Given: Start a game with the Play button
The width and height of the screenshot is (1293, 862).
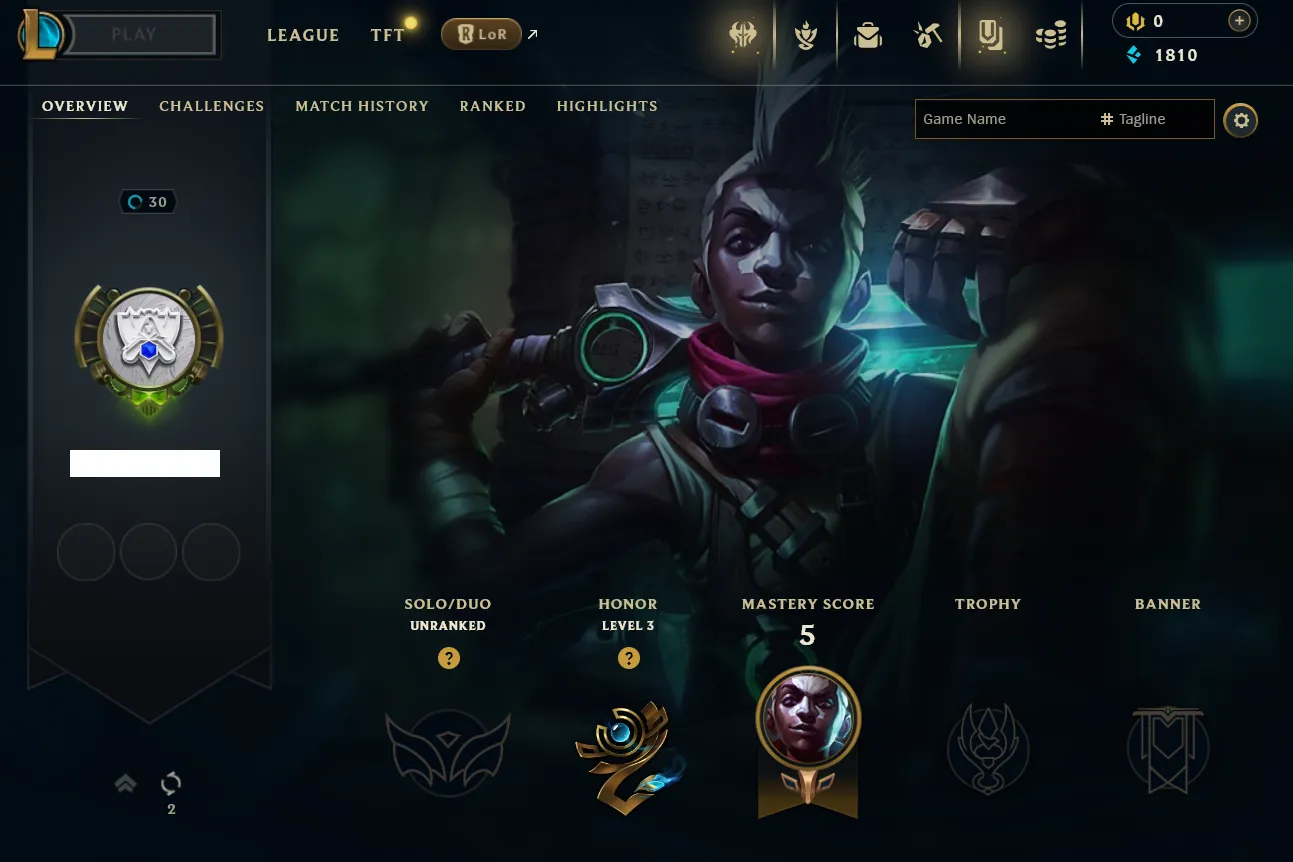Looking at the screenshot, I should 134,35.
